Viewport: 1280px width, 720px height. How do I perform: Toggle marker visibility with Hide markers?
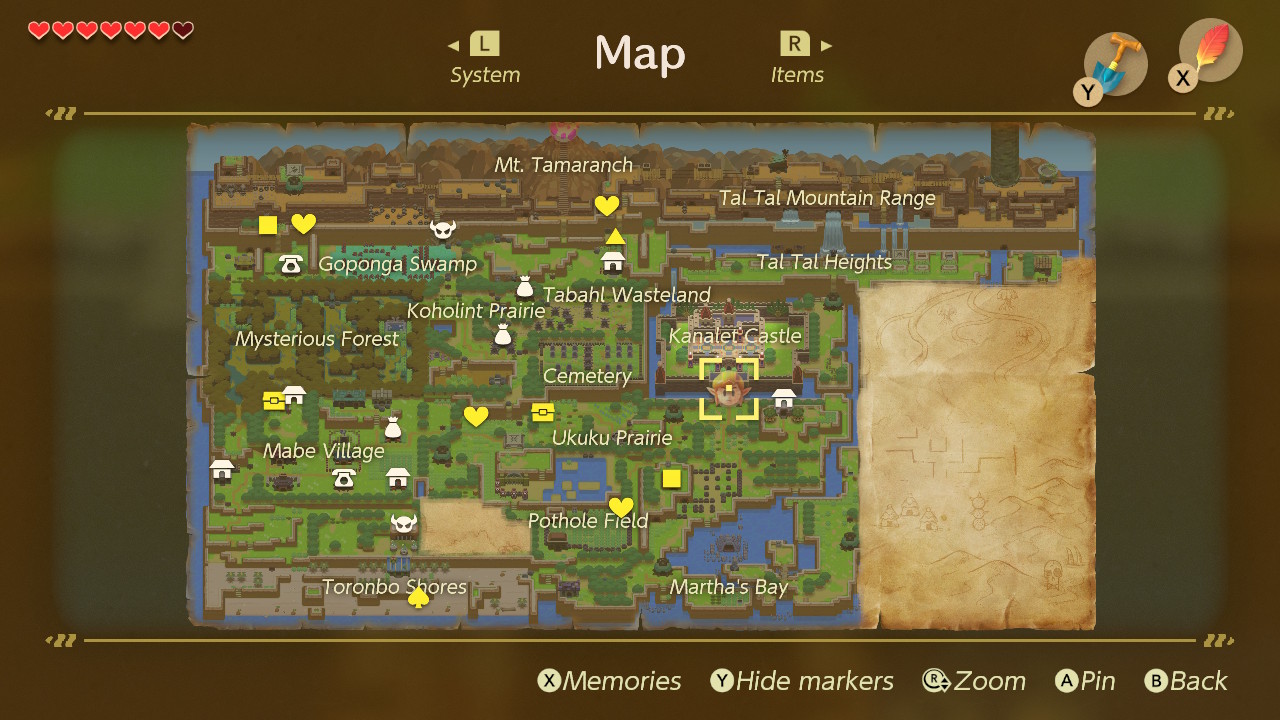tap(802, 681)
